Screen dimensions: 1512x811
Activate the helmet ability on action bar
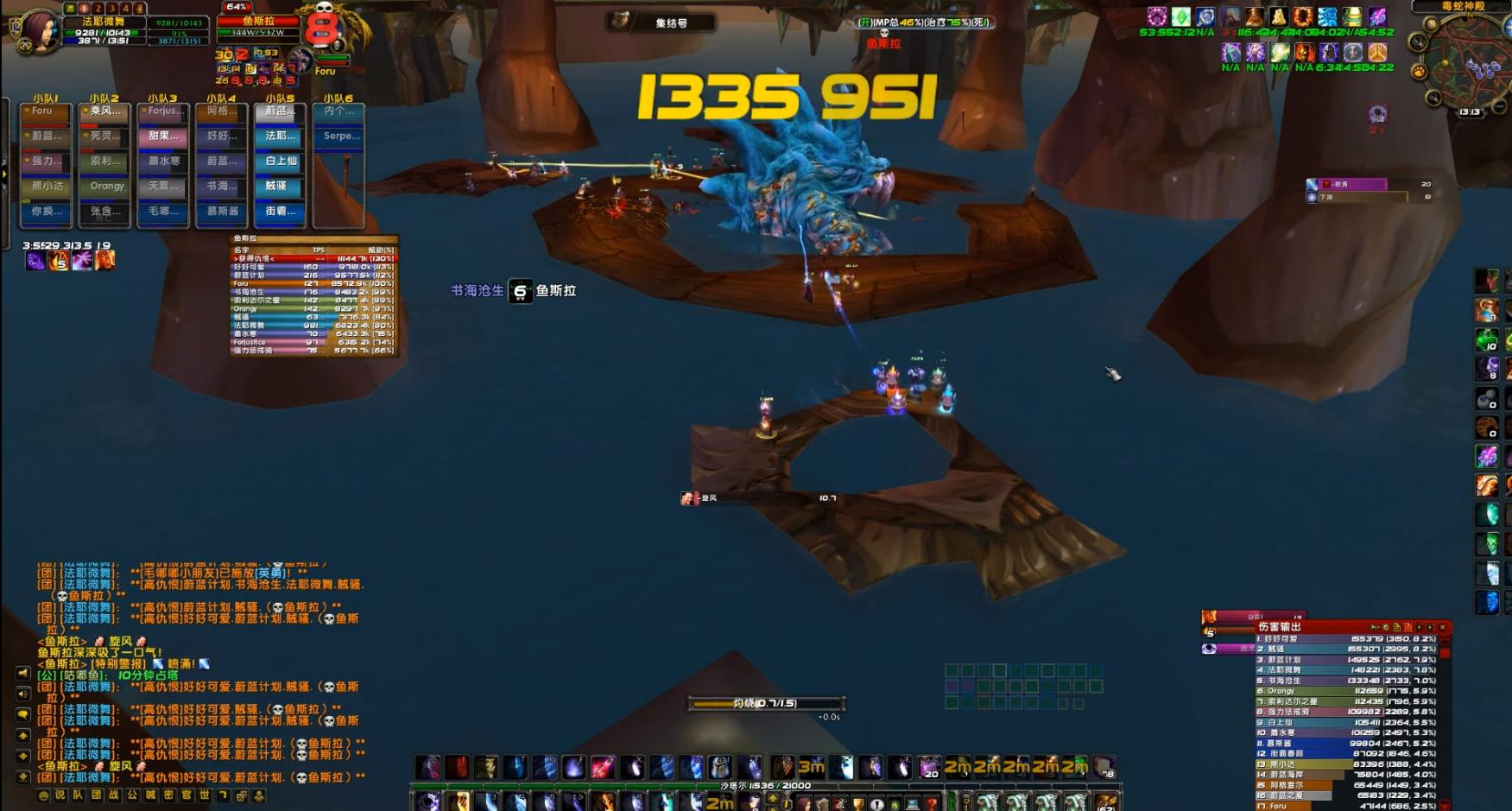coord(720,767)
